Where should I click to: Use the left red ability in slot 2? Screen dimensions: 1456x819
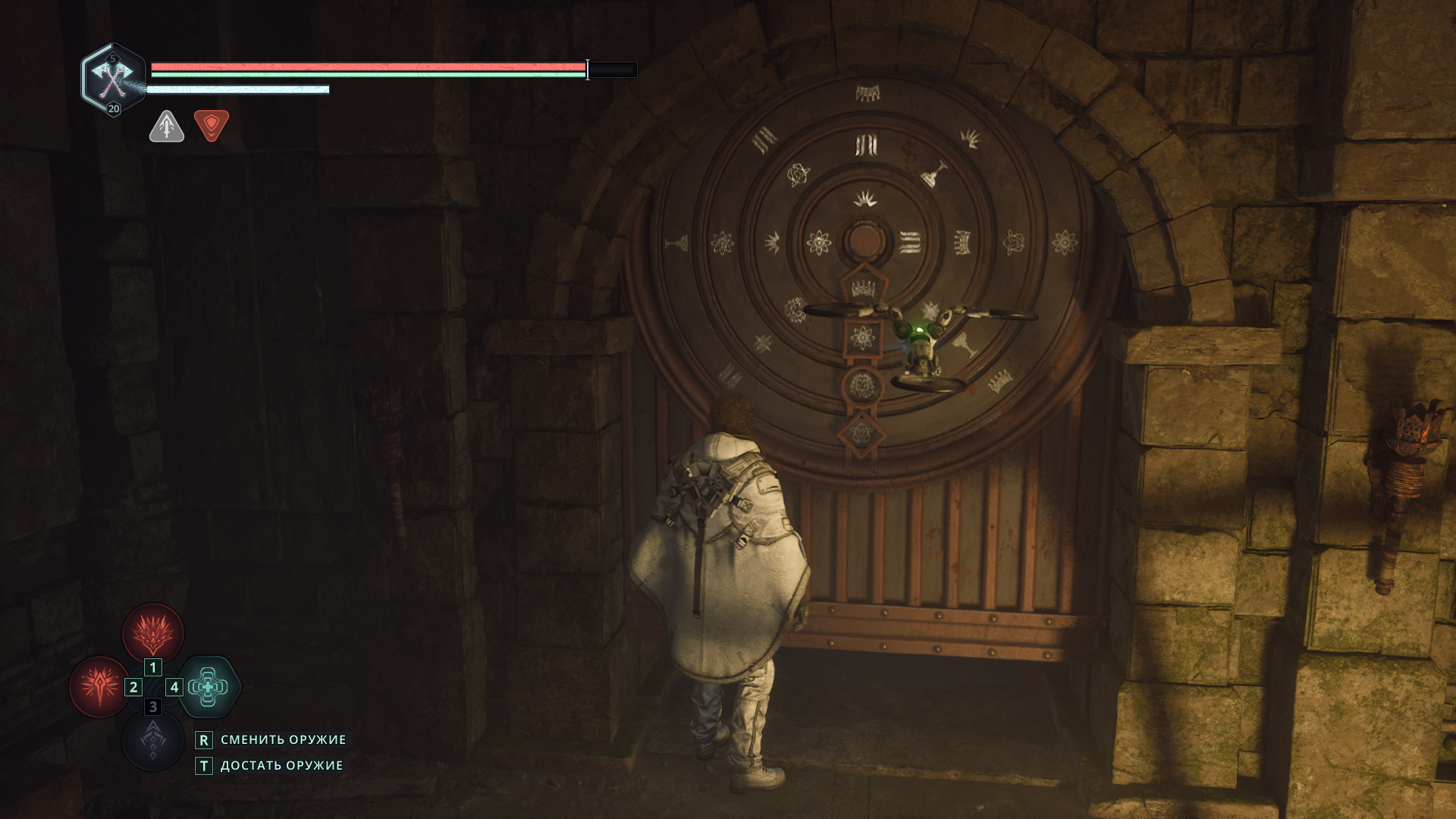click(x=100, y=686)
